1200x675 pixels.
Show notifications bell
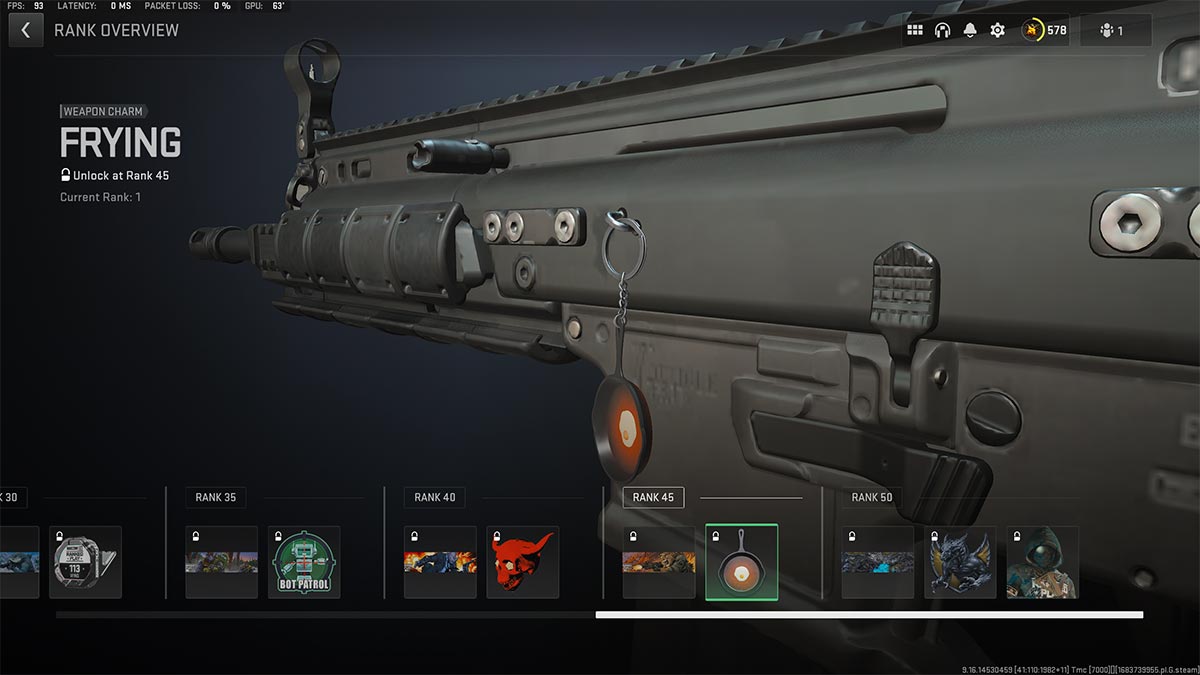point(969,30)
